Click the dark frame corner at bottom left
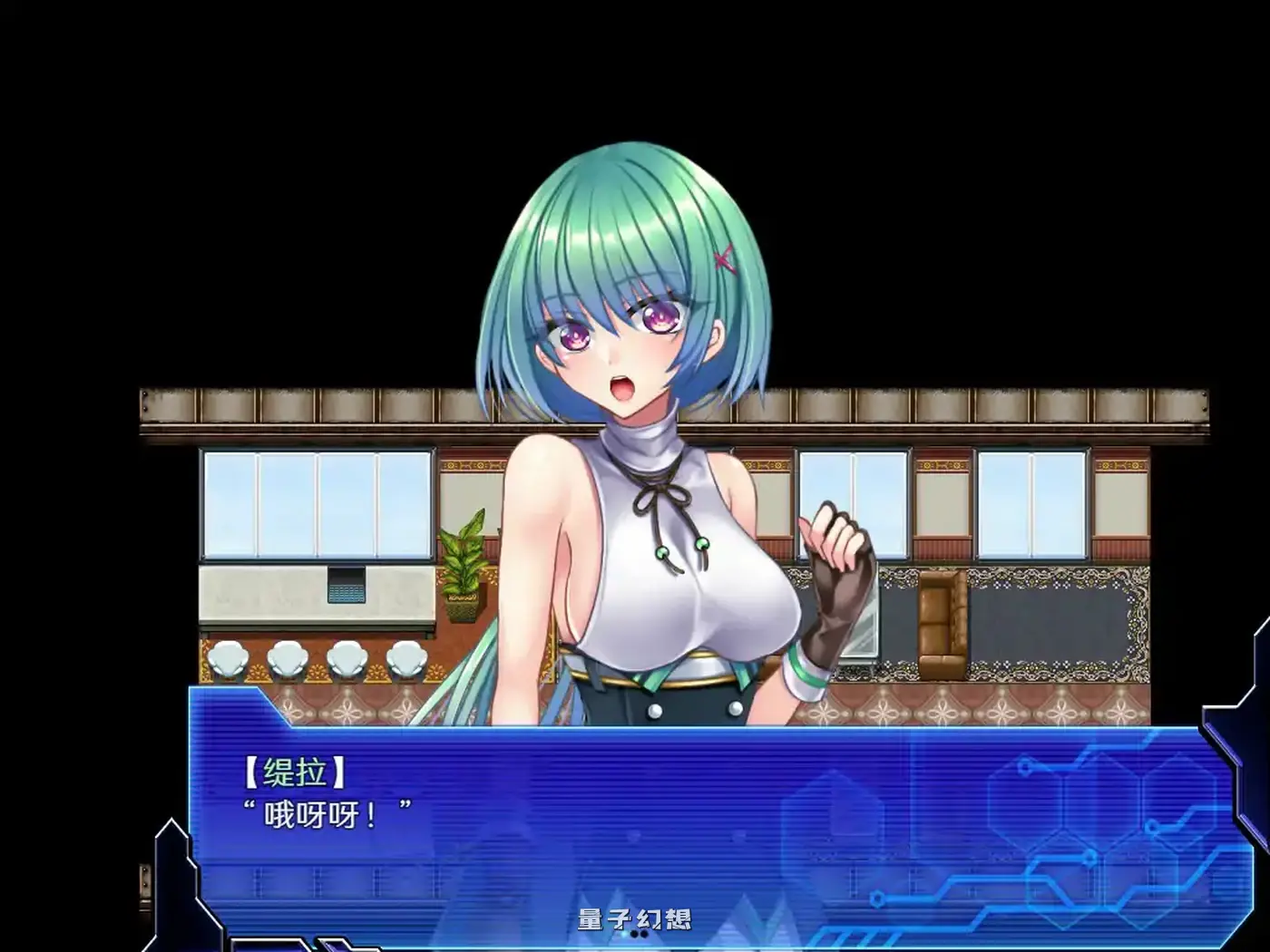 (x=177, y=889)
